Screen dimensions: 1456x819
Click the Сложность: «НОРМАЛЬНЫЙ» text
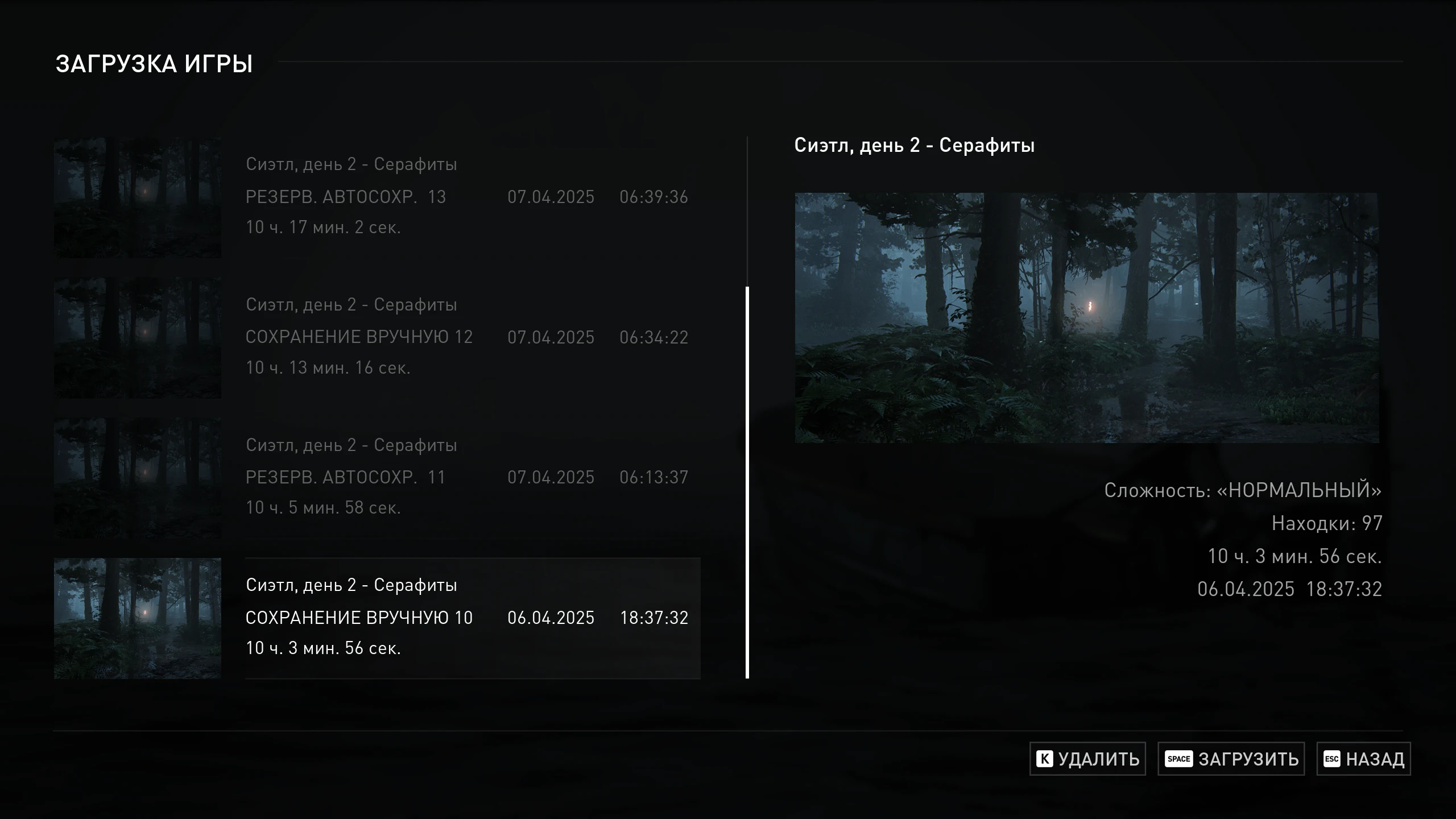coord(1243,491)
